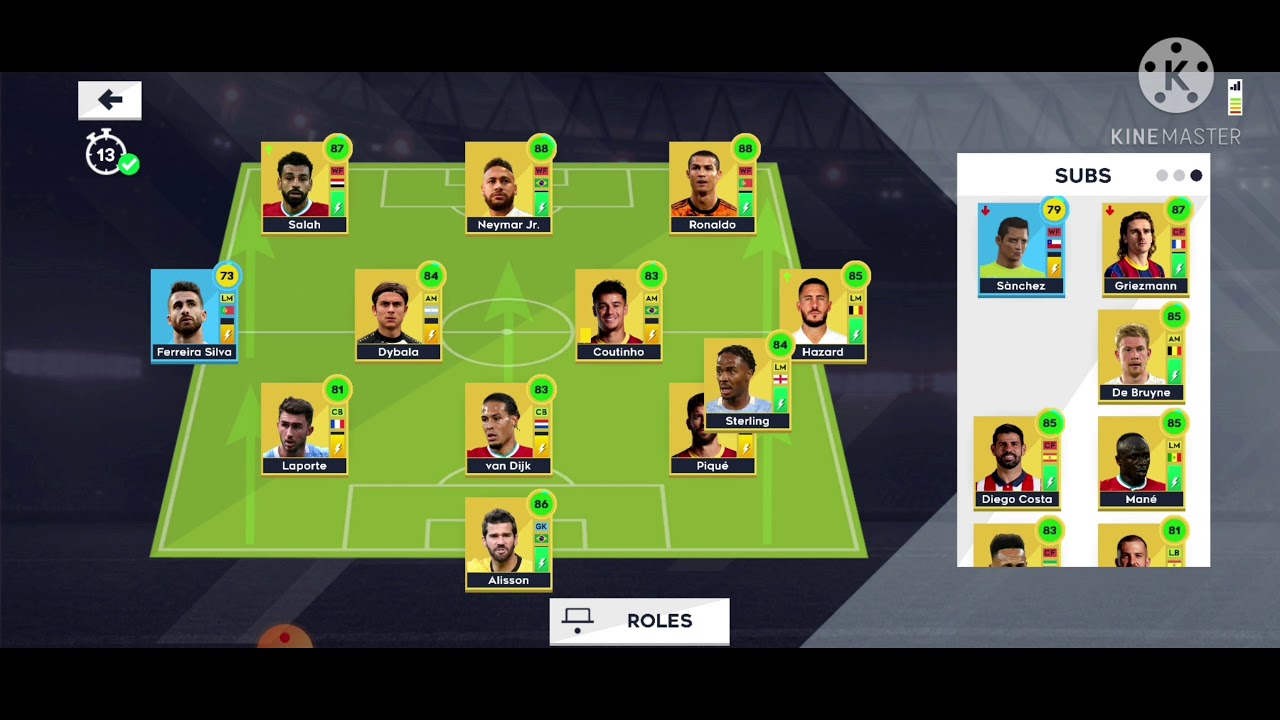The width and height of the screenshot is (1280, 720).
Task: Click the stopwatch fitness icon
Action: [x=106, y=155]
